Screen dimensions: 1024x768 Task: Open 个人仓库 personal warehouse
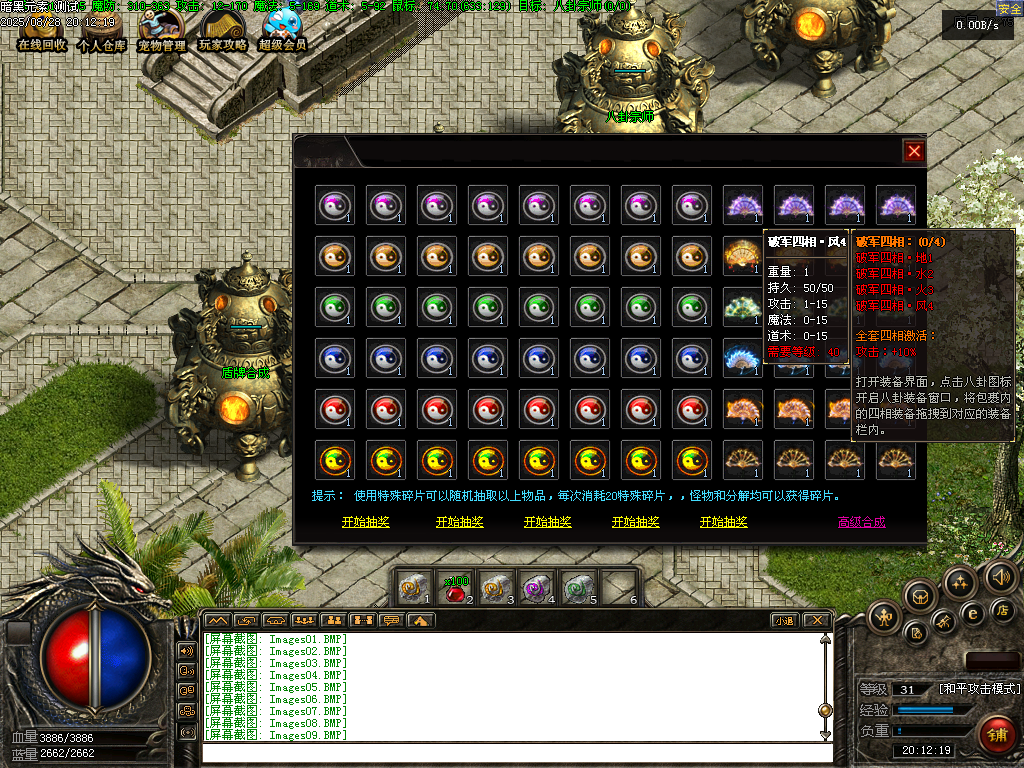point(101,30)
